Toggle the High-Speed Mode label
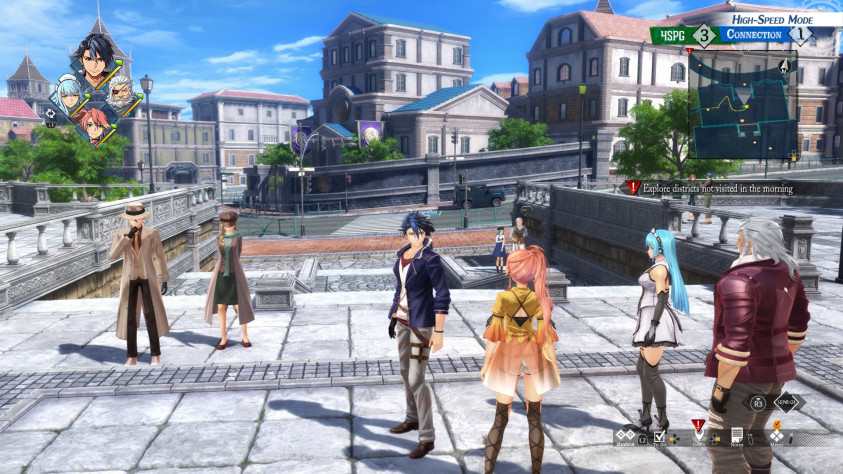This screenshot has width=843, height=474. (x=772, y=18)
